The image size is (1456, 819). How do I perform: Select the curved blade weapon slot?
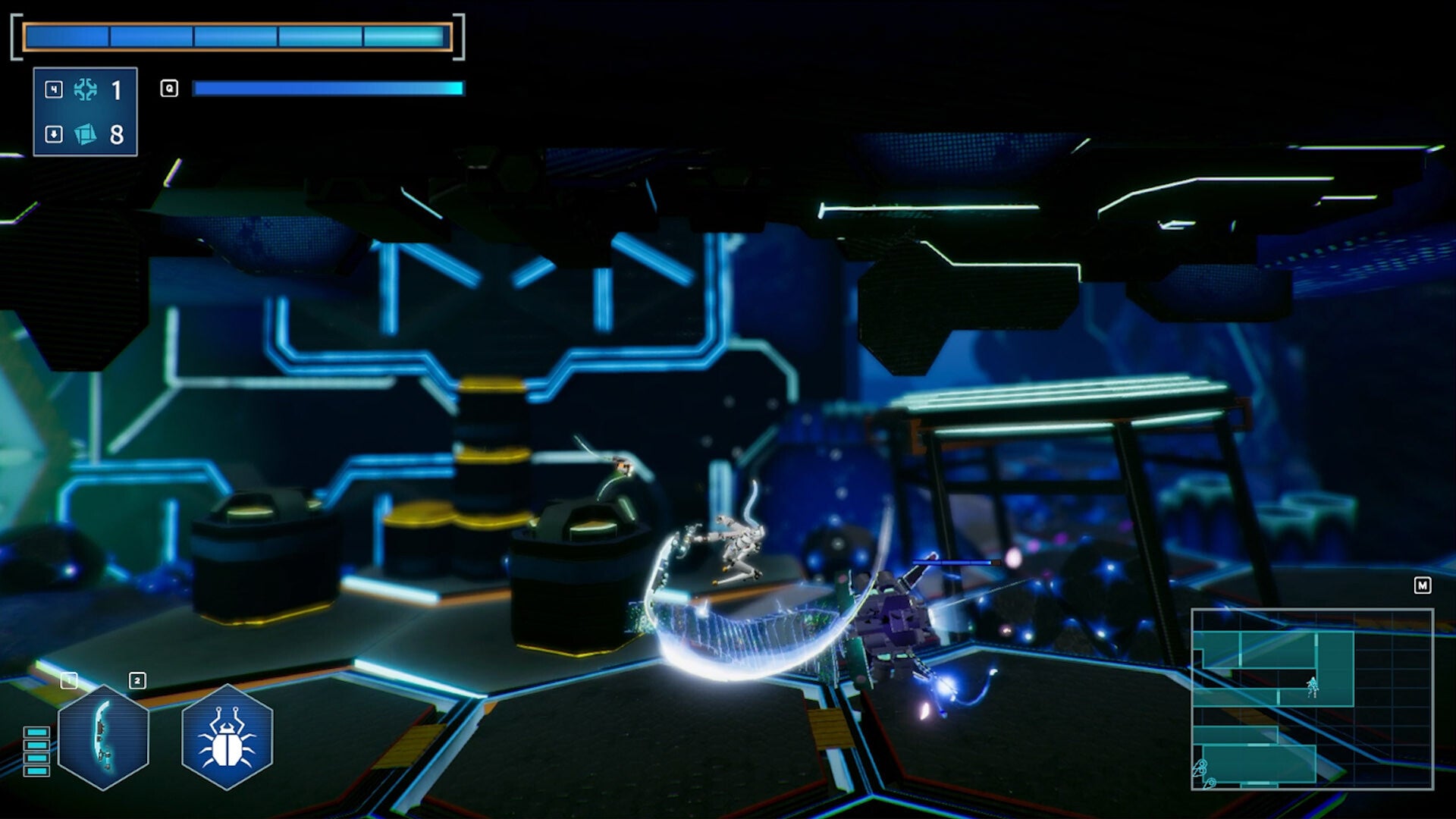point(103,737)
